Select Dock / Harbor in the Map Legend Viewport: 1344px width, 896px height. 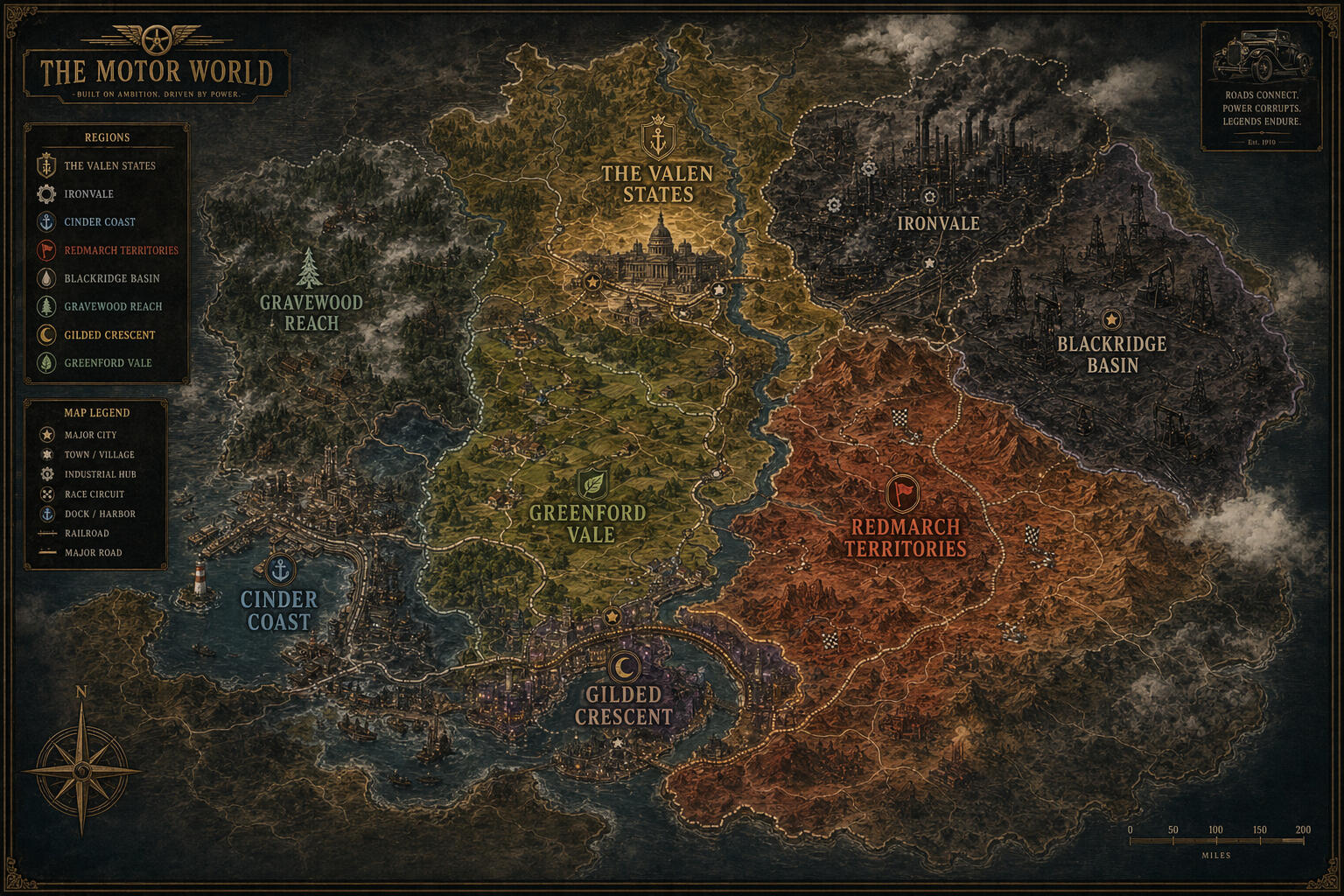pos(100,514)
